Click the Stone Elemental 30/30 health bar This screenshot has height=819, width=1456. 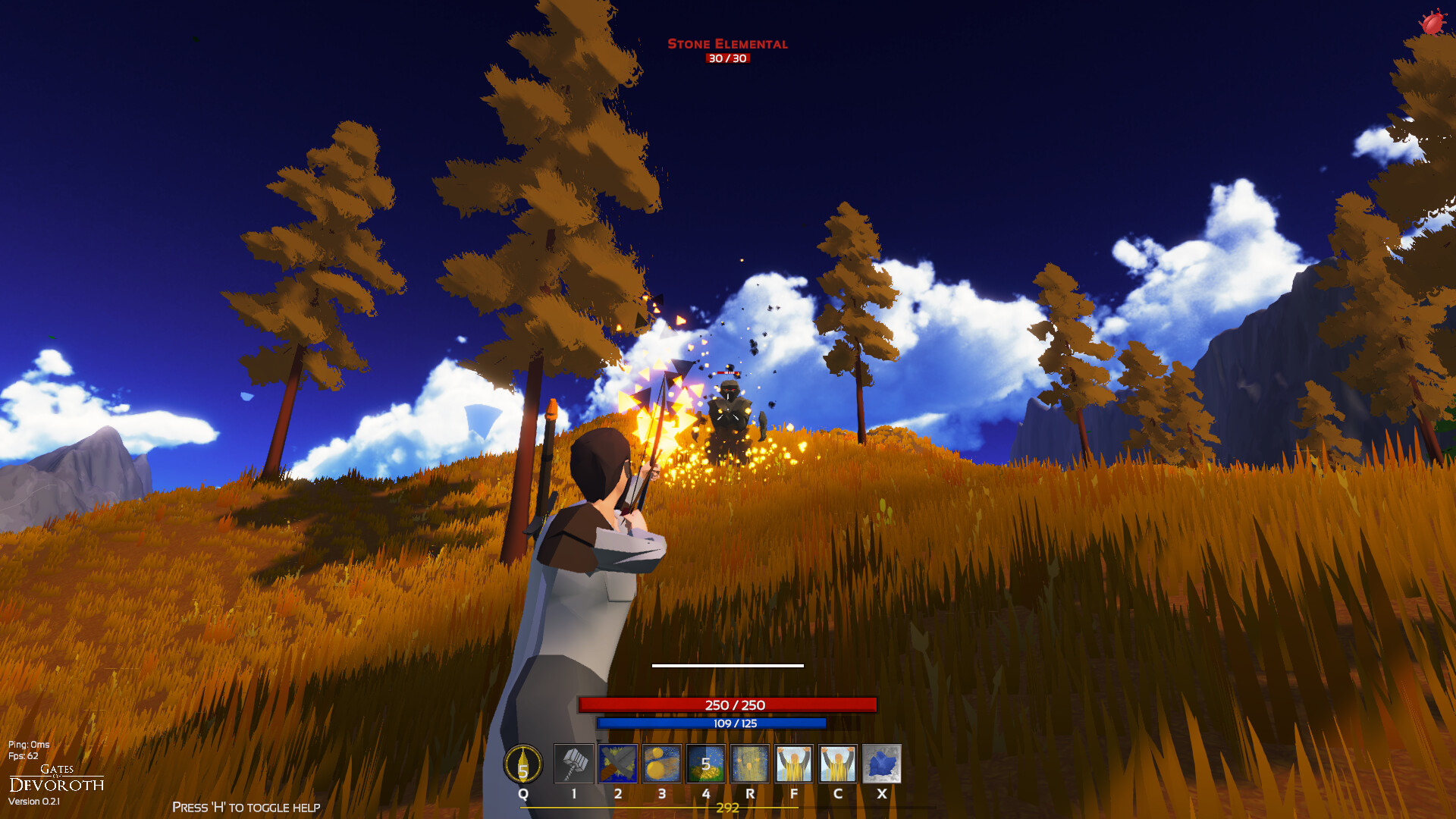[x=727, y=58]
